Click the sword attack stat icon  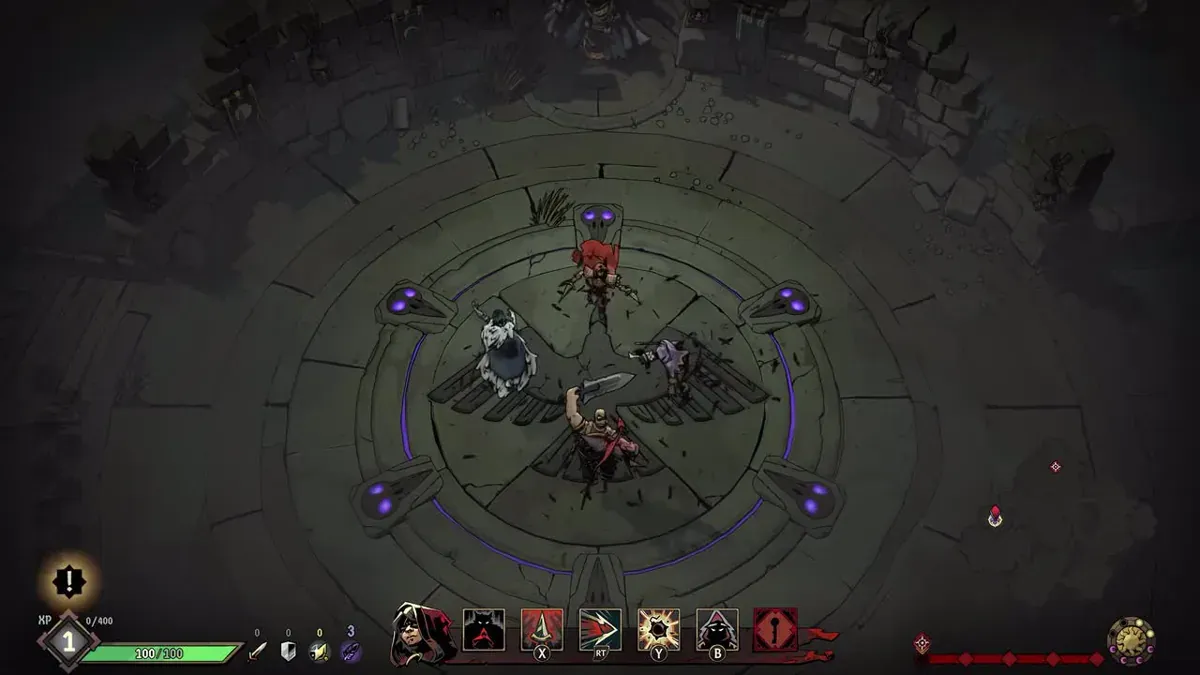click(257, 652)
